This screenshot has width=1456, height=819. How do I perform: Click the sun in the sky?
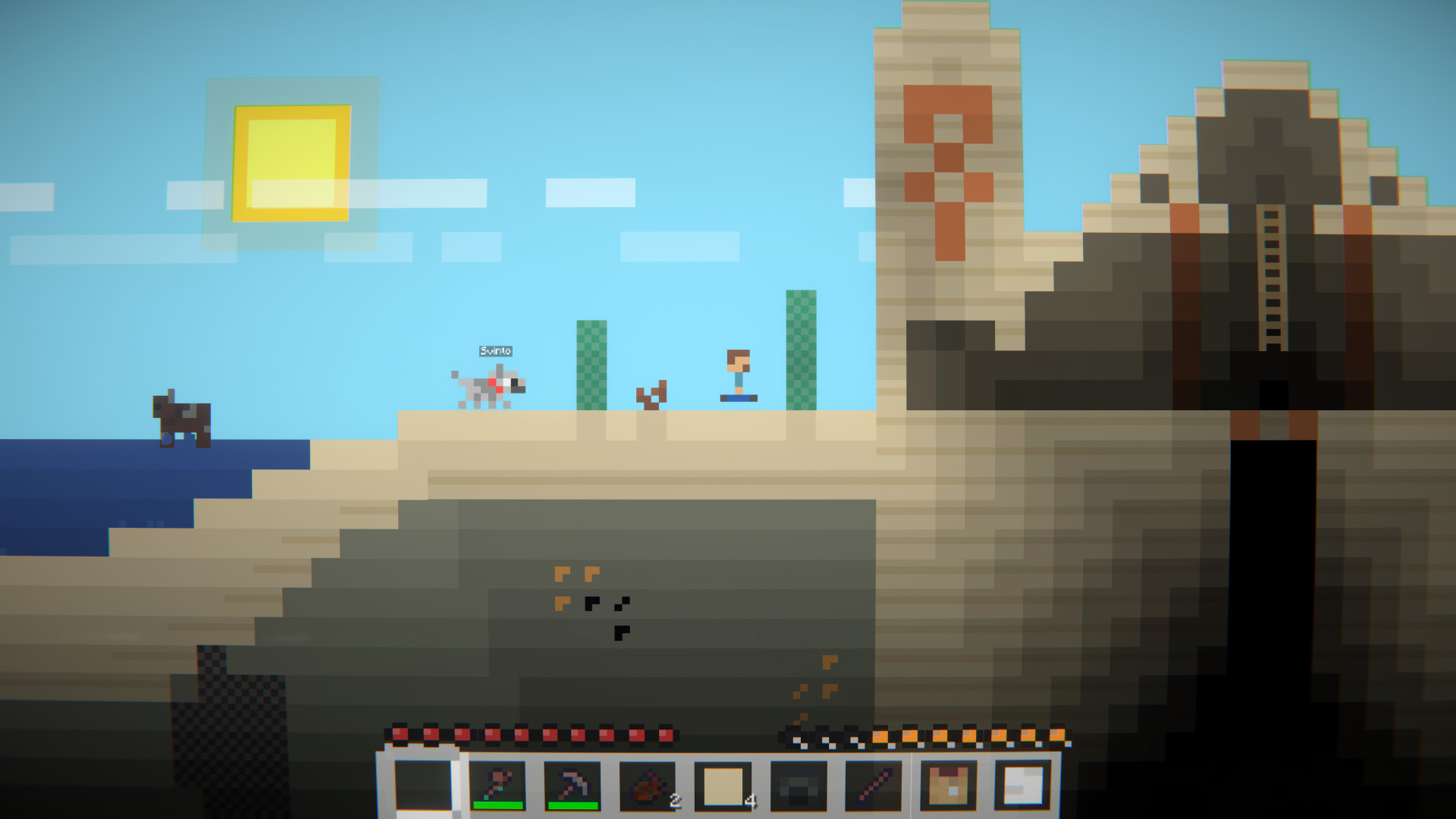[x=292, y=163]
